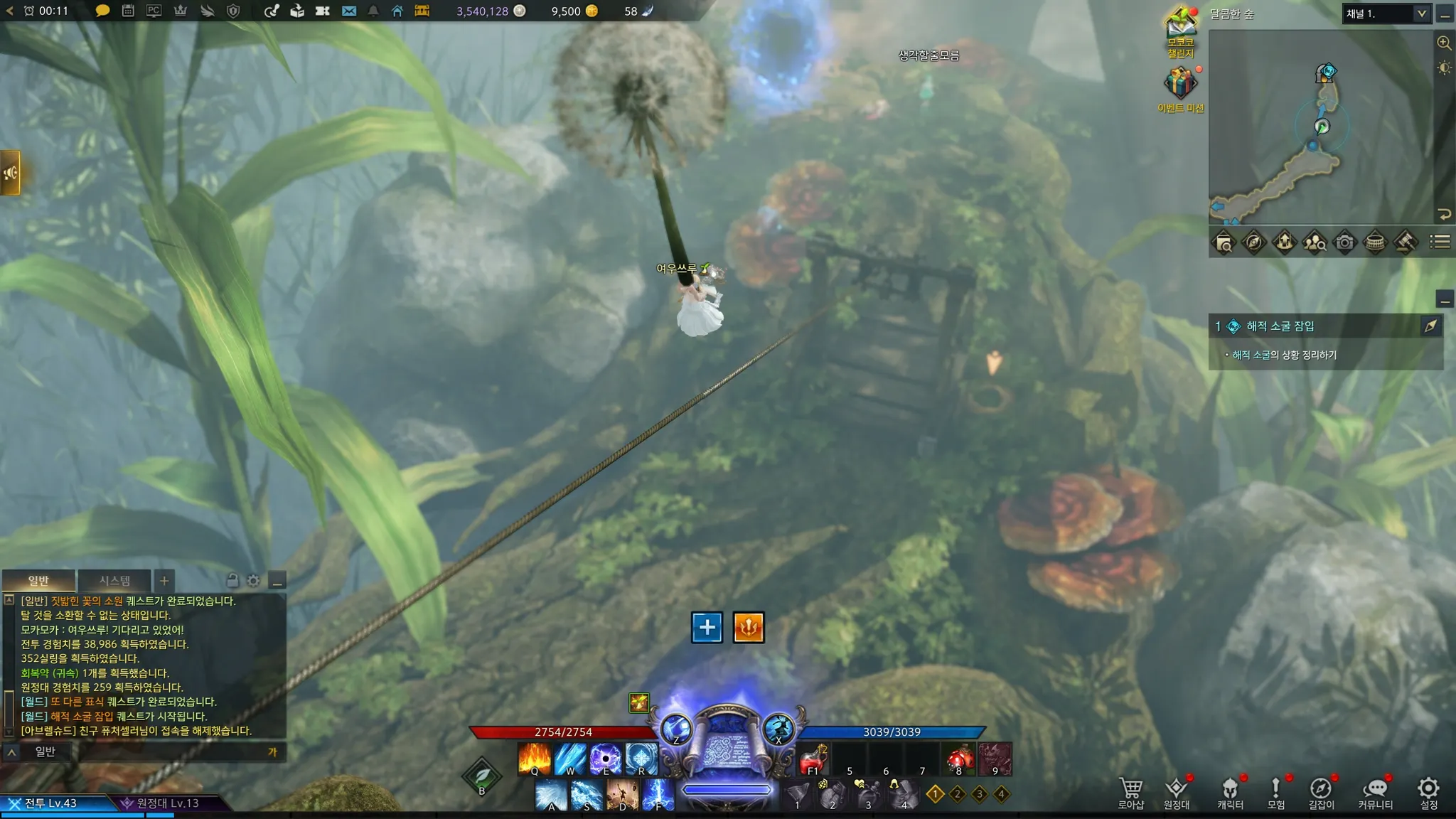Select the 일반 chat tab

click(38, 581)
